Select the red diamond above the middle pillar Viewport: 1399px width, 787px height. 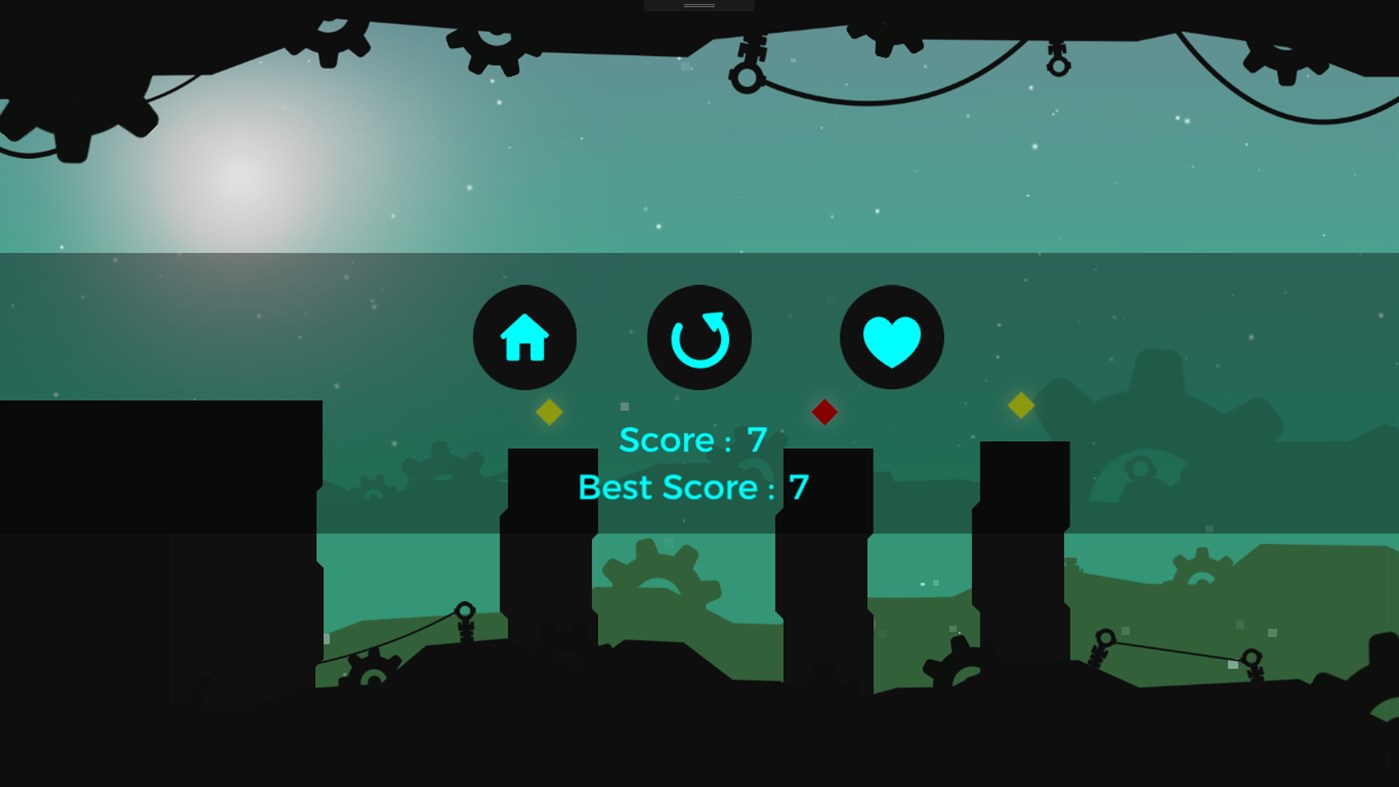(x=824, y=411)
